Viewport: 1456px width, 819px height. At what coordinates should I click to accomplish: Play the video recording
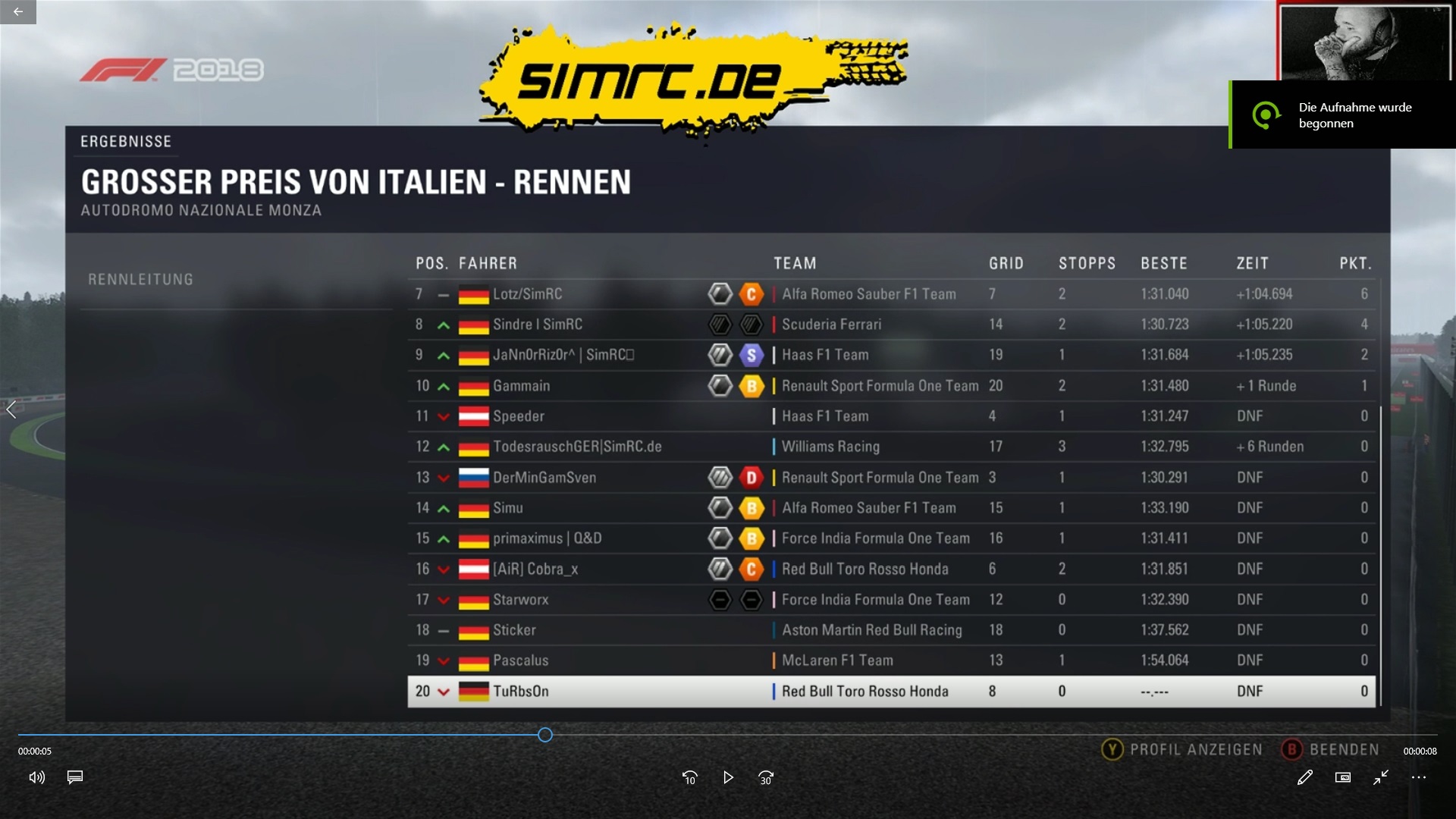pos(728,777)
